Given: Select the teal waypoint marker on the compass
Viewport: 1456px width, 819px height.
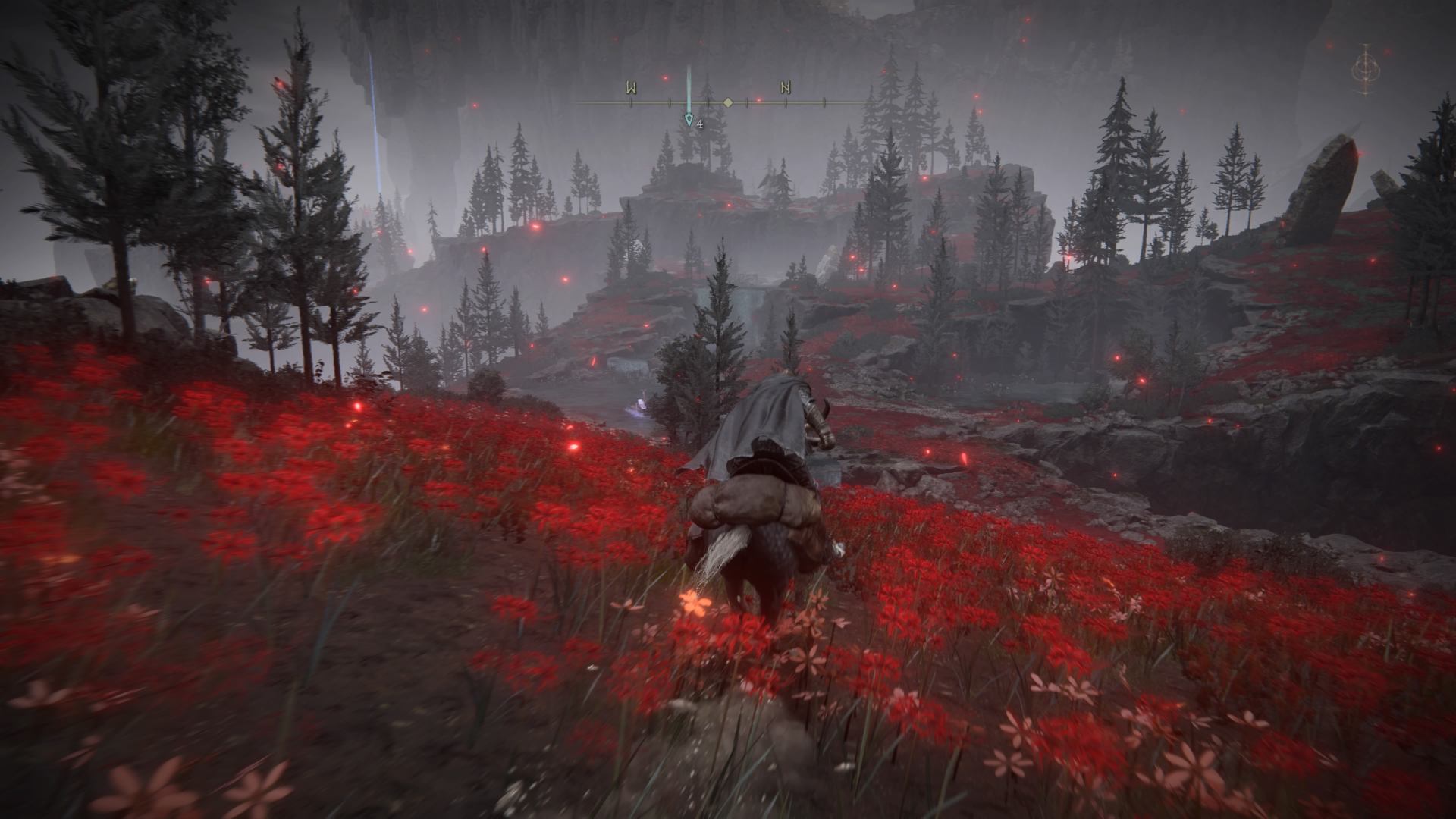Looking at the screenshot, I should (689, 119).
